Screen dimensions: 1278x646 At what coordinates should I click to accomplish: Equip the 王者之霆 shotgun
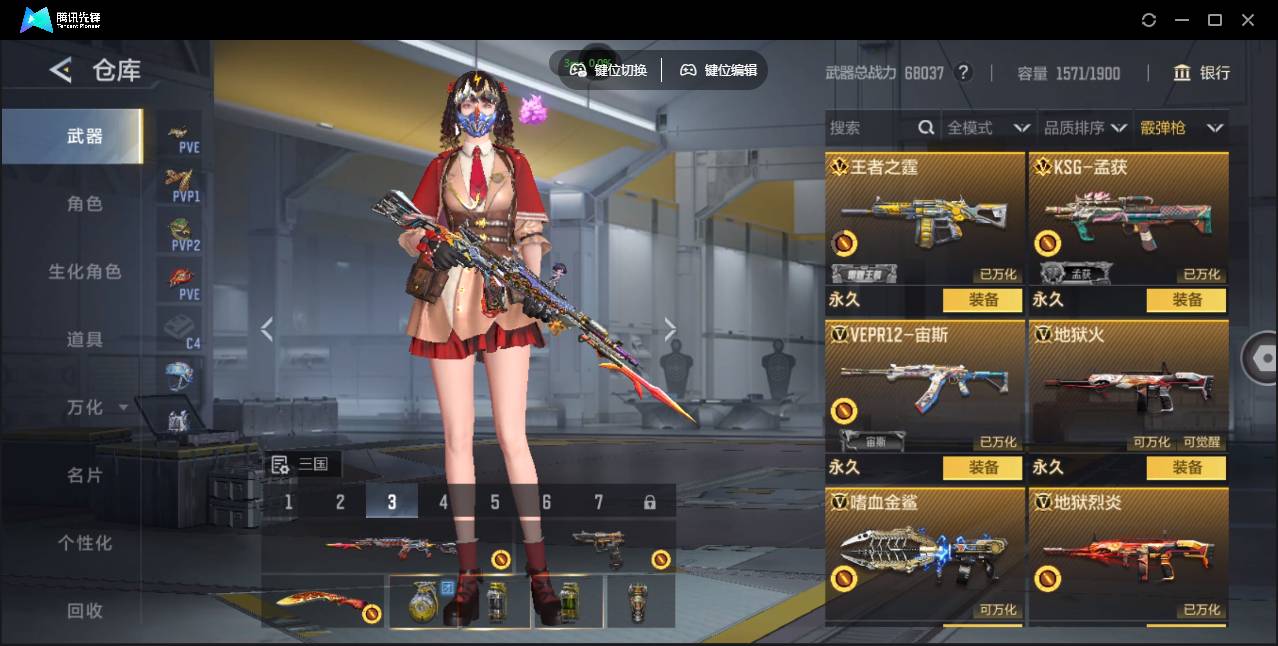[982, 300]
